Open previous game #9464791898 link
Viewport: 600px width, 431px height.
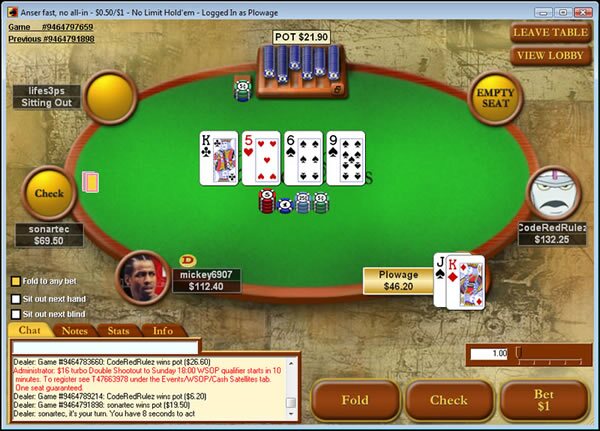coord(50,39)
